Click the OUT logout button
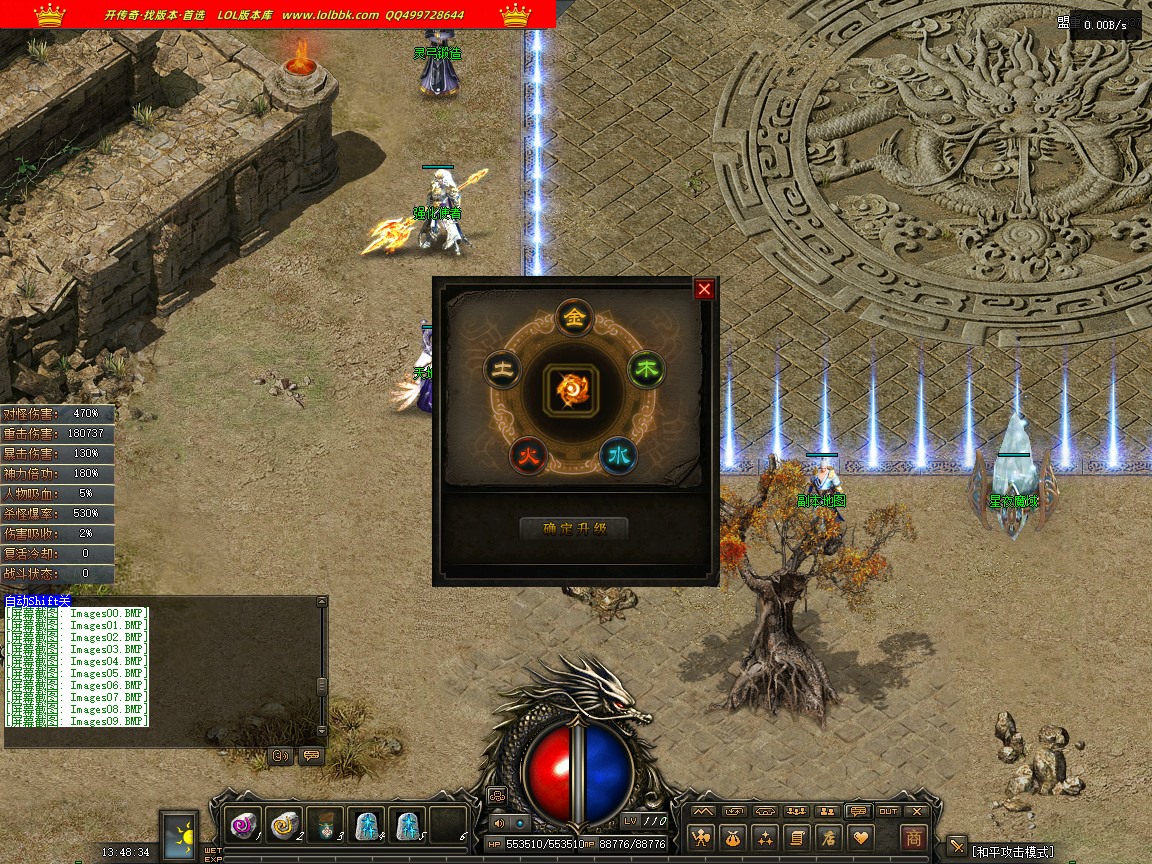The height and width of the screenshot is (864, 1152). tap(888, 811)
